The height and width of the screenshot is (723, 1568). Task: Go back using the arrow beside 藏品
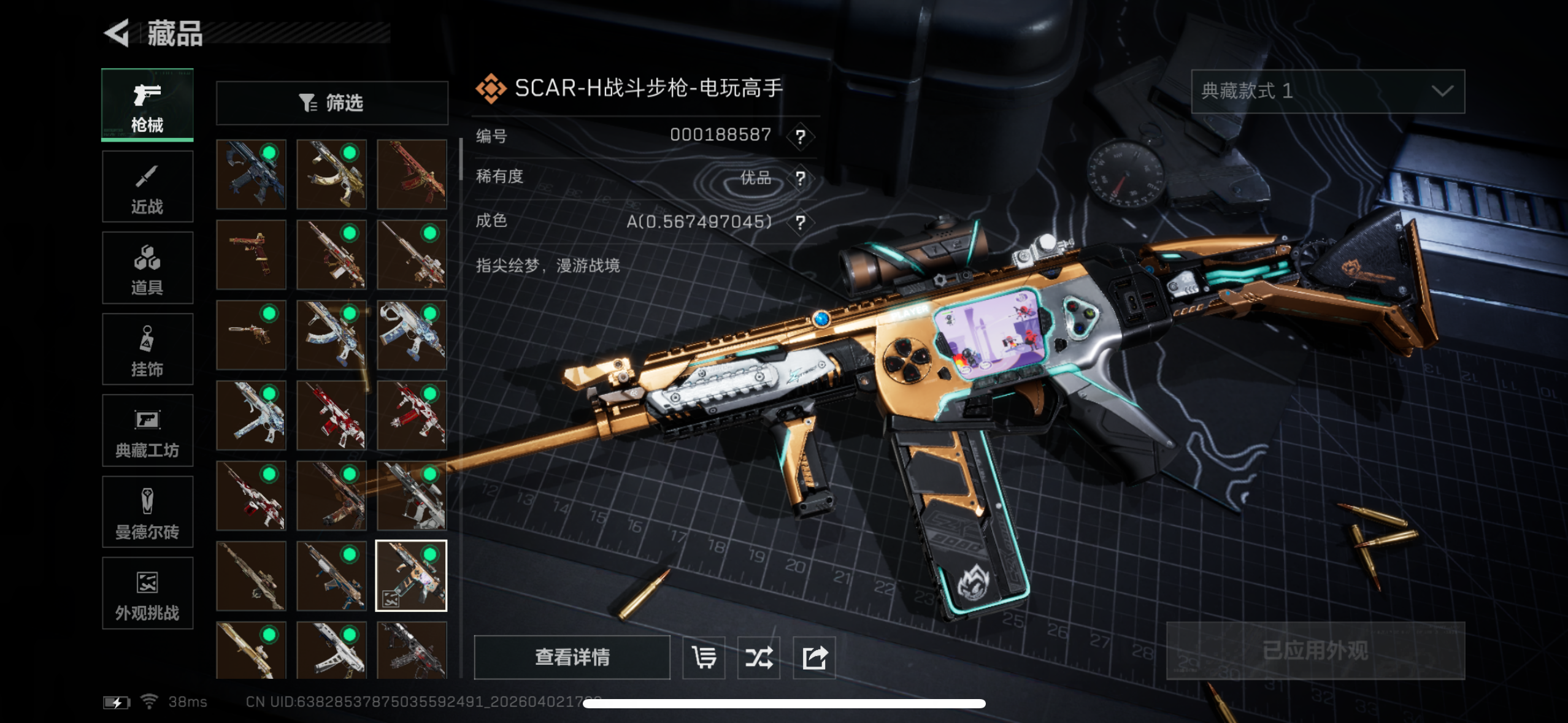pyautogui.click(x=117, y=33)
